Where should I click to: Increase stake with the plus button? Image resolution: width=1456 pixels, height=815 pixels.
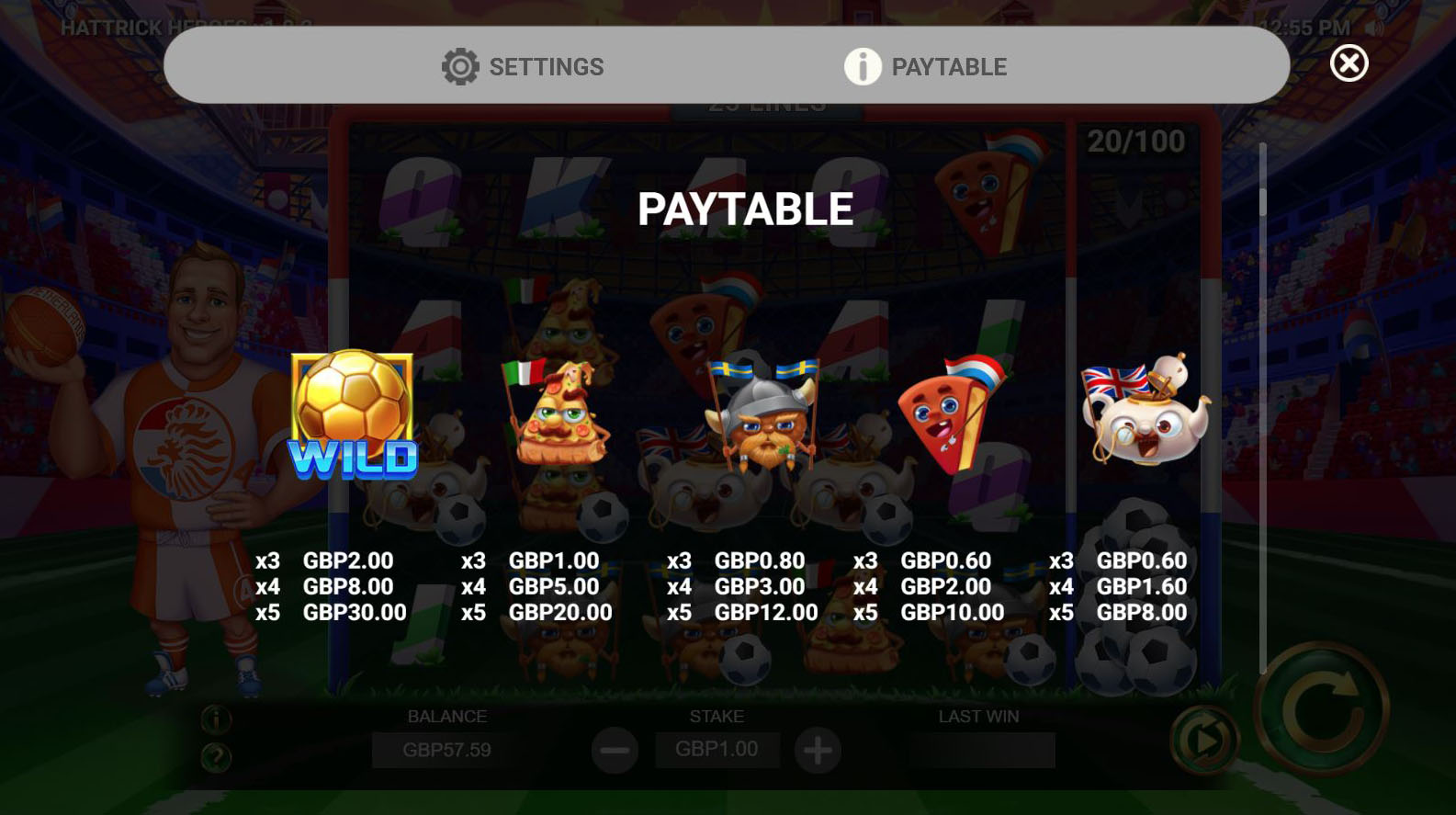coord(818,750)
